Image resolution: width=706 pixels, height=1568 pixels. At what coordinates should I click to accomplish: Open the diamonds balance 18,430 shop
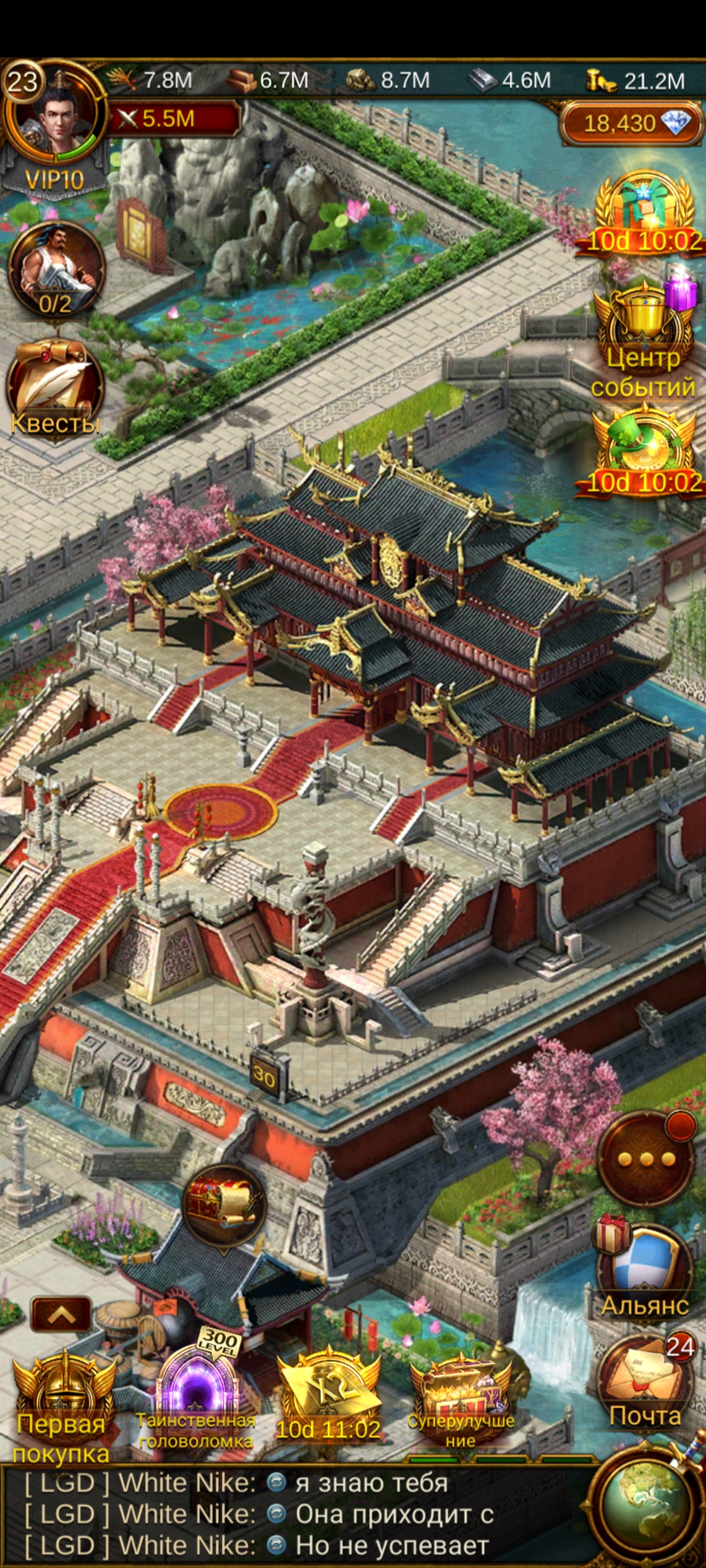pos(630,123)
